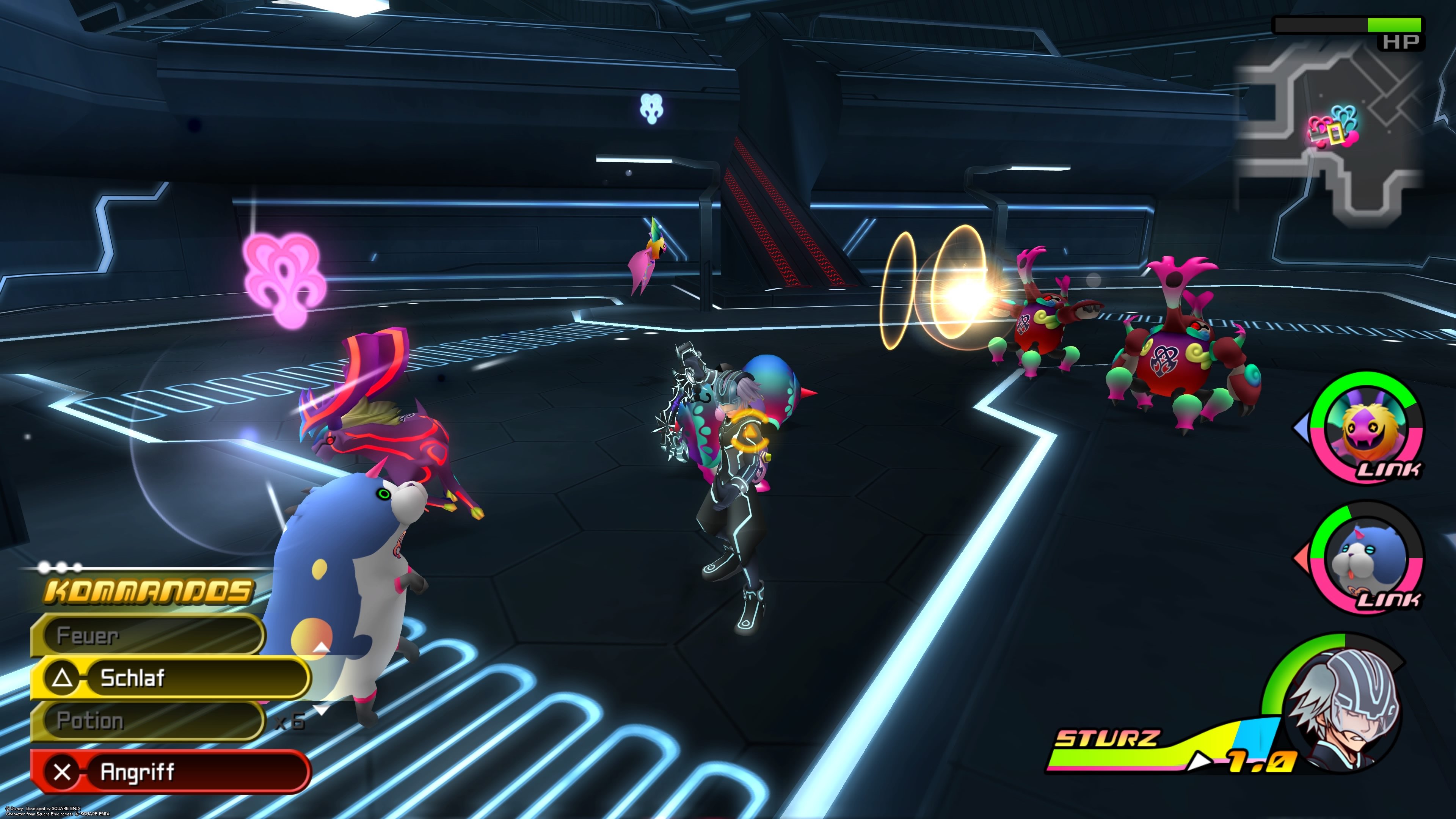Select the Angriff attack command
Viewport: 1456px width, 819px height.
[x=169, y=772]
